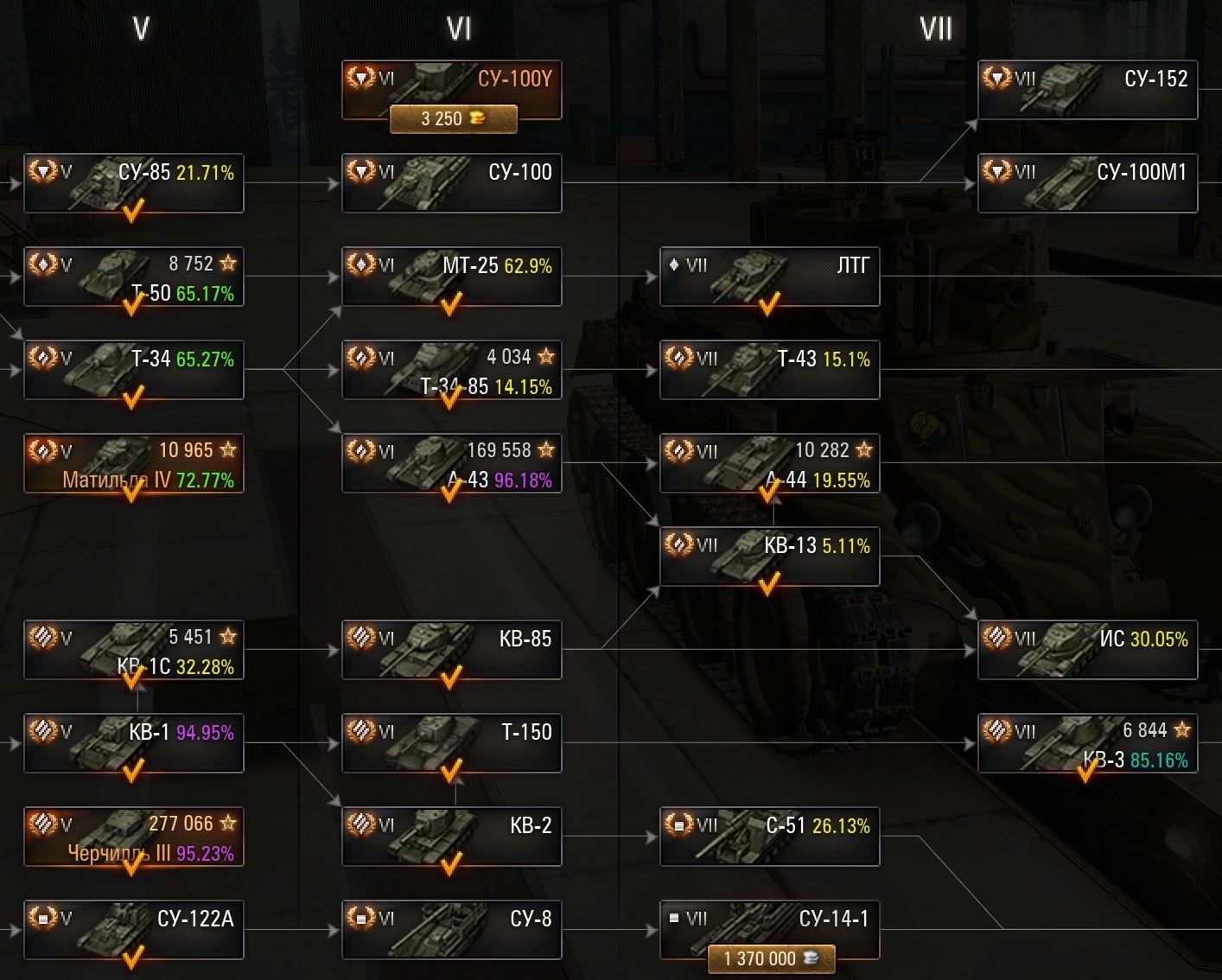Open the Т-34-85 tank node

coord(452,370)
